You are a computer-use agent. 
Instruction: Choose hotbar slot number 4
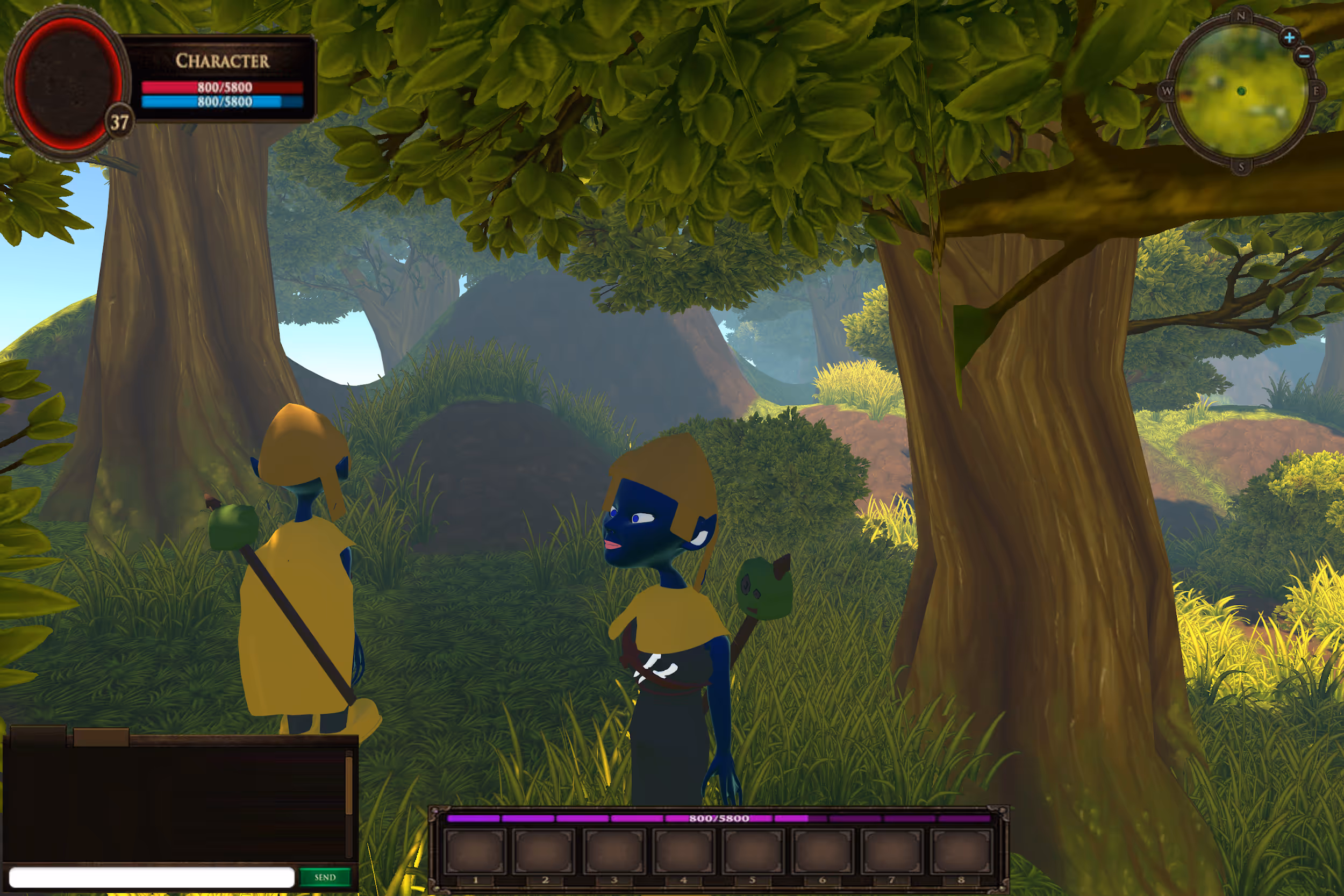point(684,852)
